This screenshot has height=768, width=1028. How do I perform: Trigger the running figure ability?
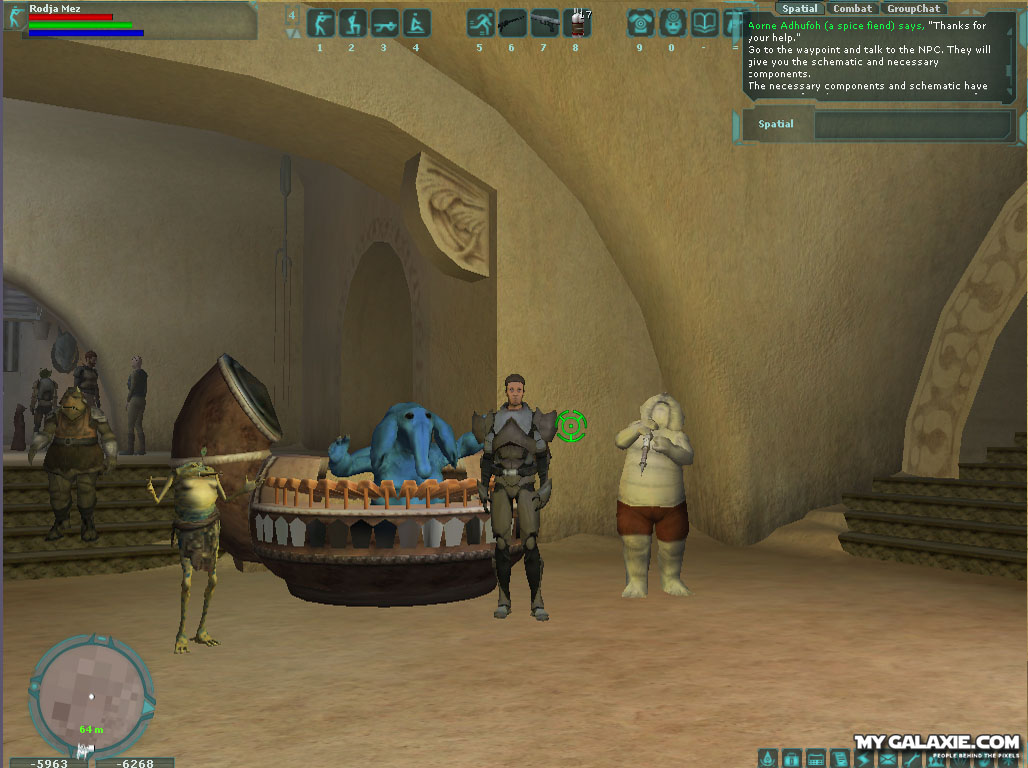[x=480, y=22]
